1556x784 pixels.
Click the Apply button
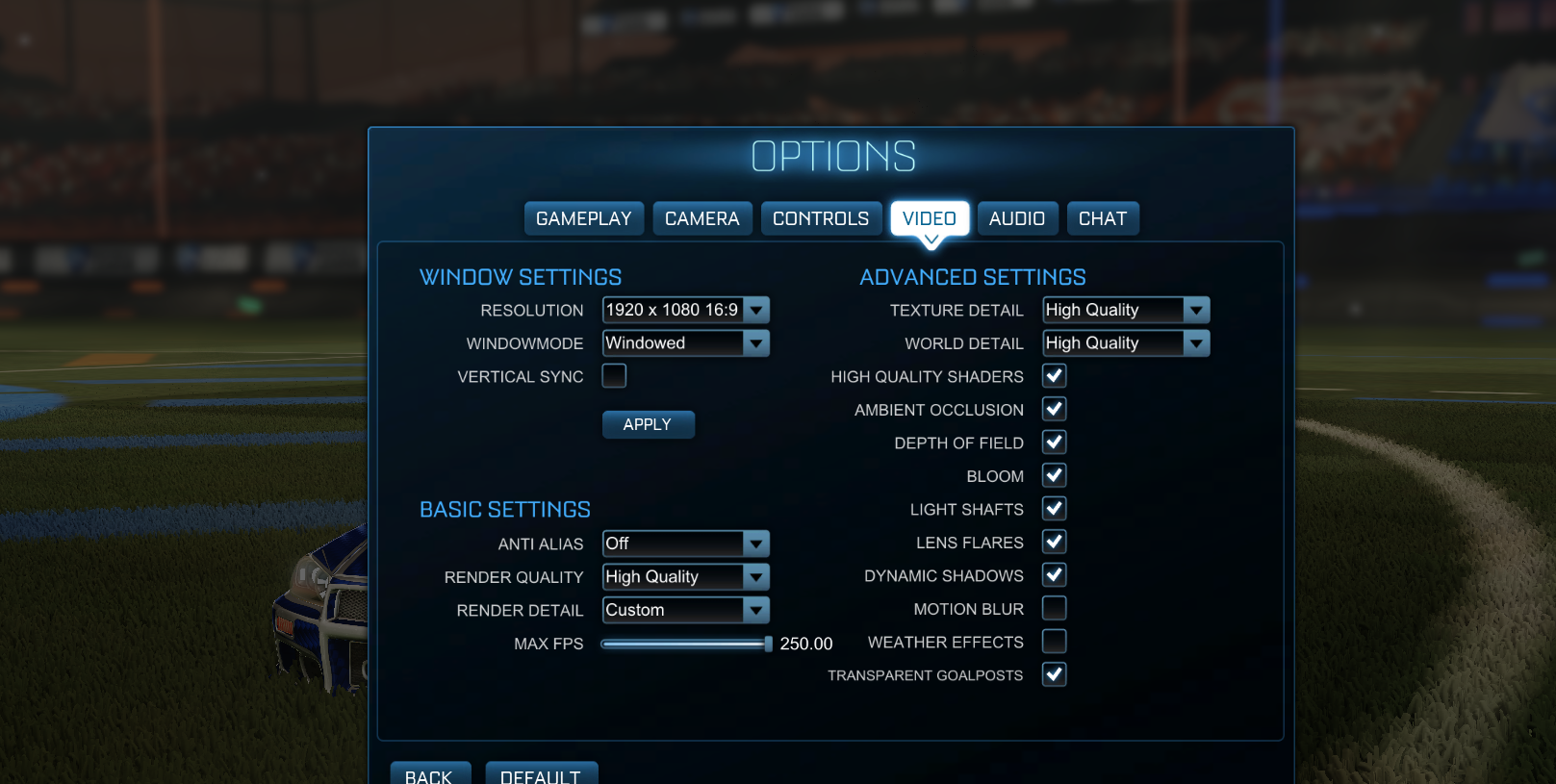(648, 424)
